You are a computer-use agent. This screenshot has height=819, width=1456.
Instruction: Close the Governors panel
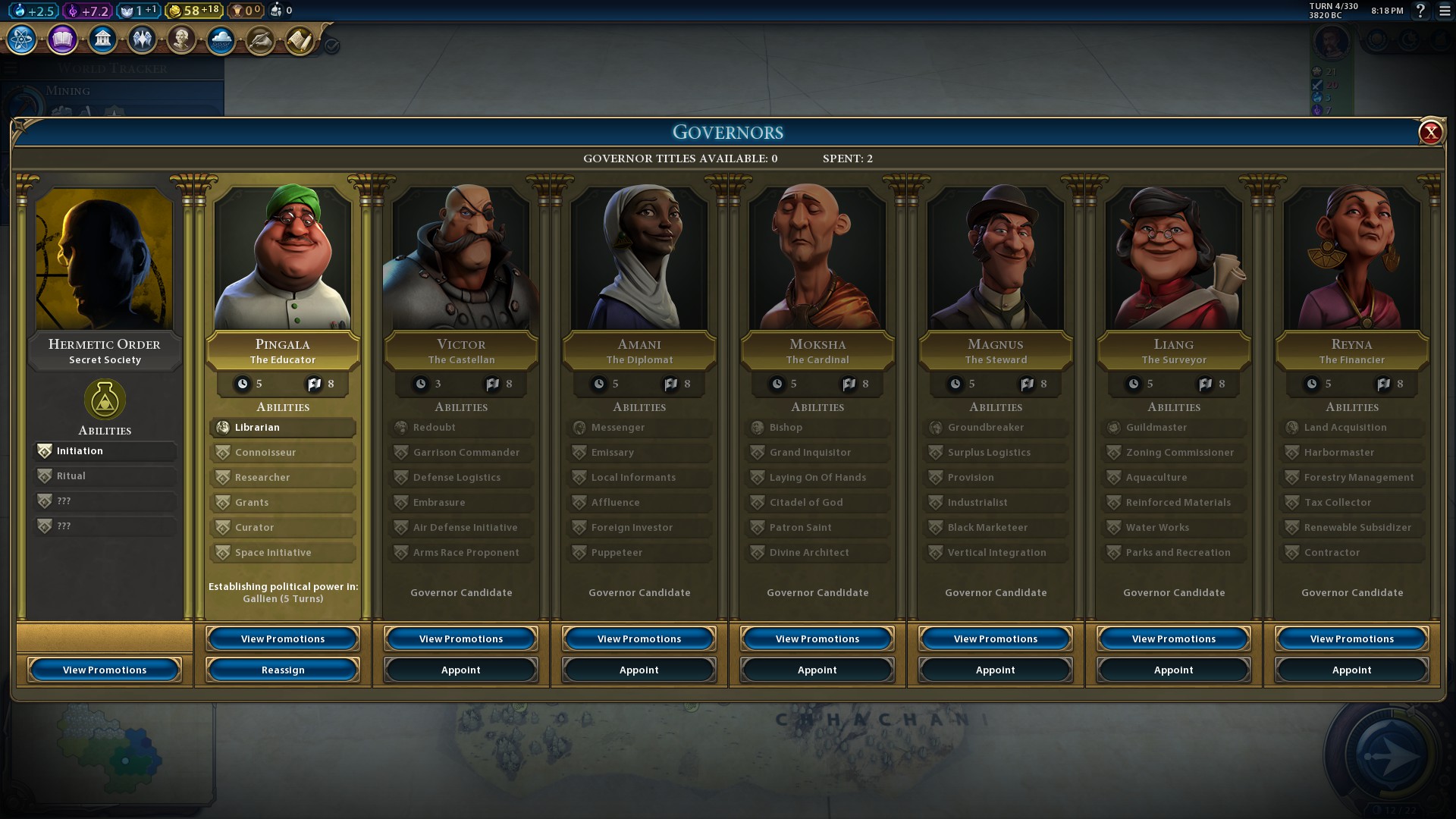1430,133
